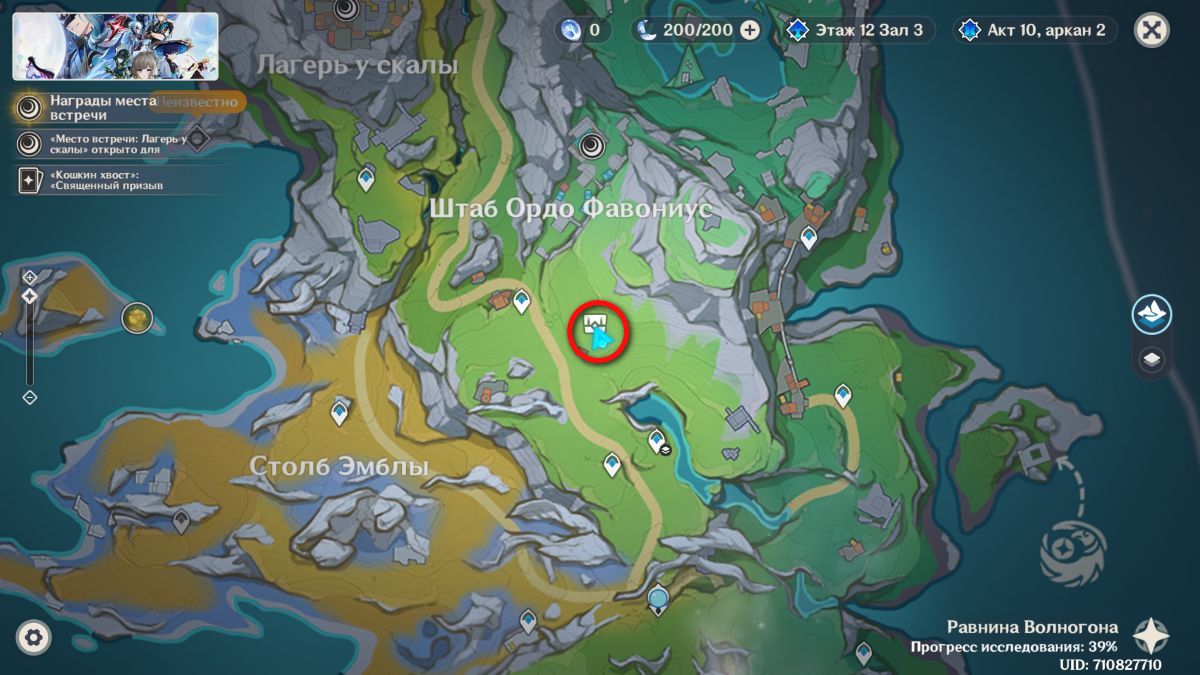Zoom out the map with the minus button

point(30,397)
